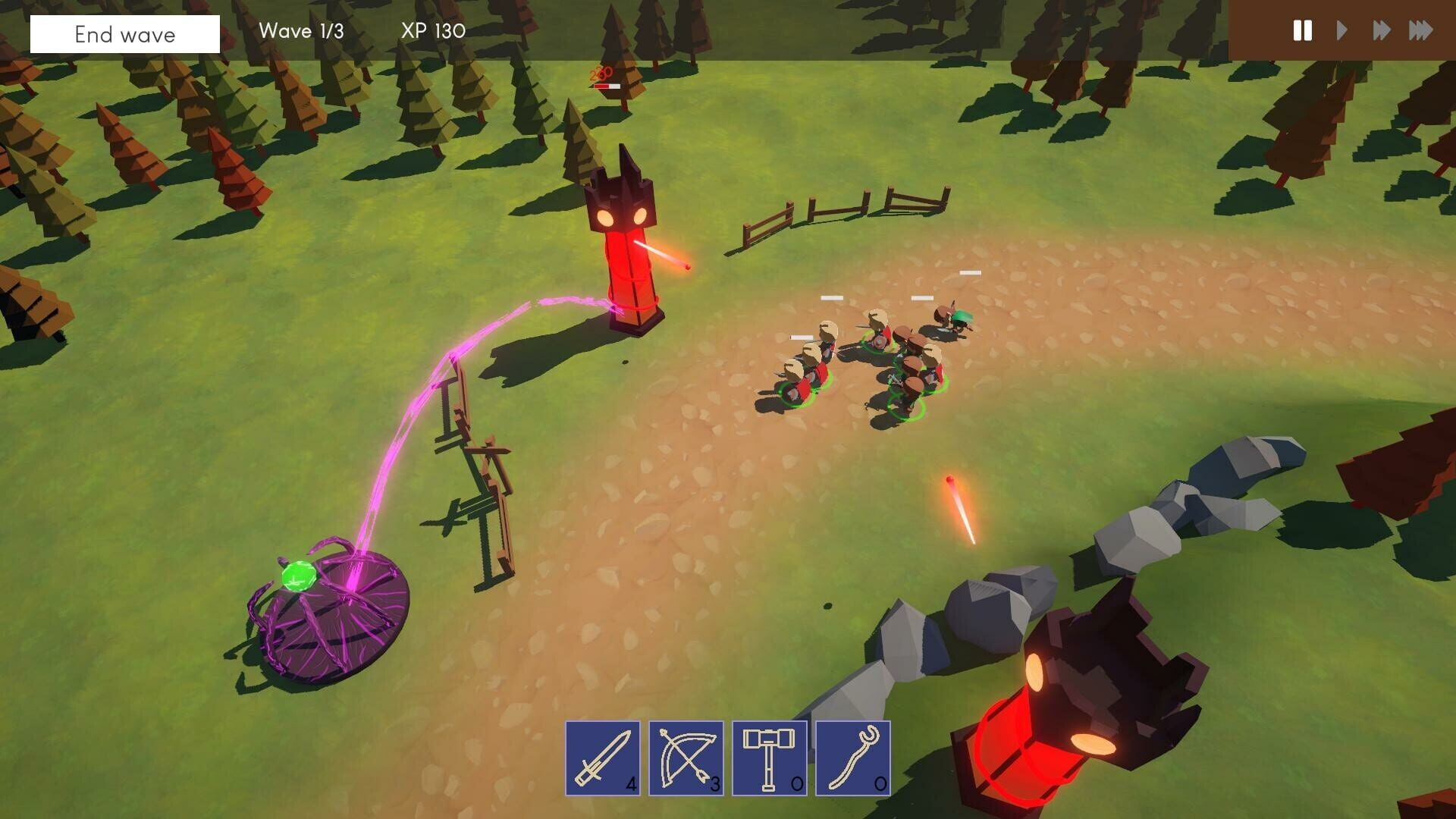
Task: Pause the game with the pause icon
Action: click(1302, 31)
